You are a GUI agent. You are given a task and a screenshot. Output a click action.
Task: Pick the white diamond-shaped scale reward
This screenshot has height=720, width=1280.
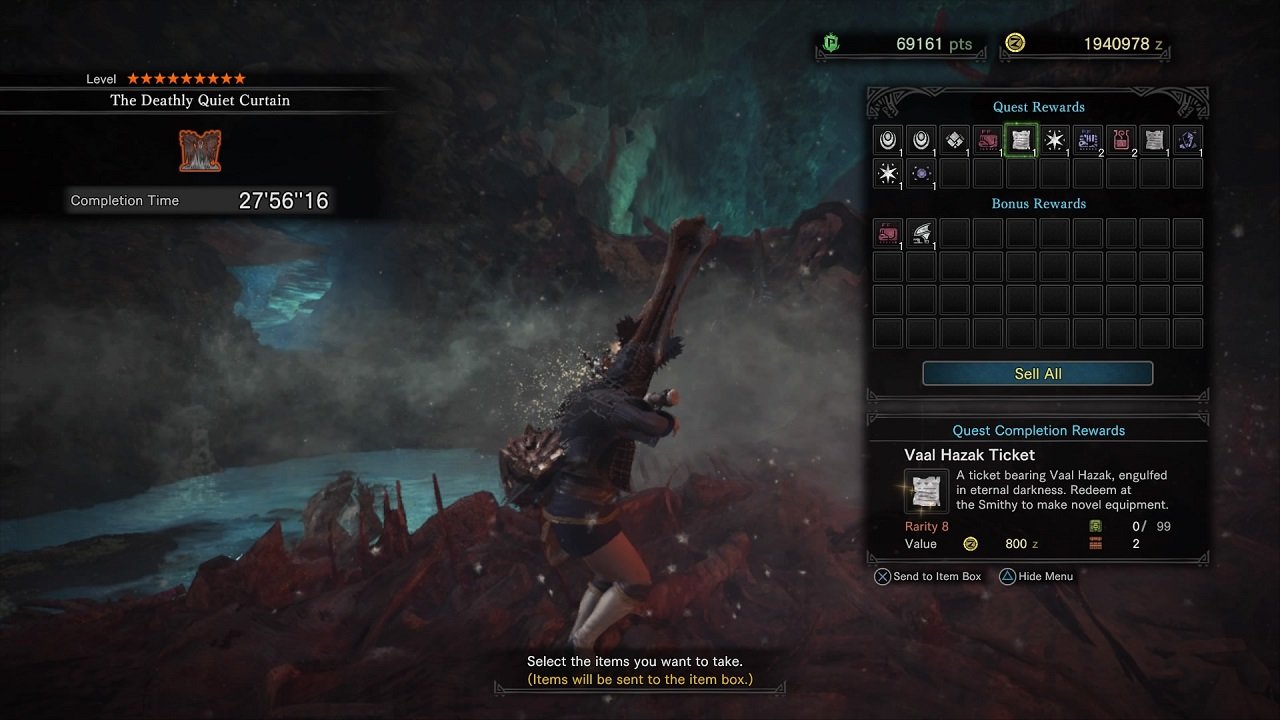pyautogui.click(x=954, y=141)
